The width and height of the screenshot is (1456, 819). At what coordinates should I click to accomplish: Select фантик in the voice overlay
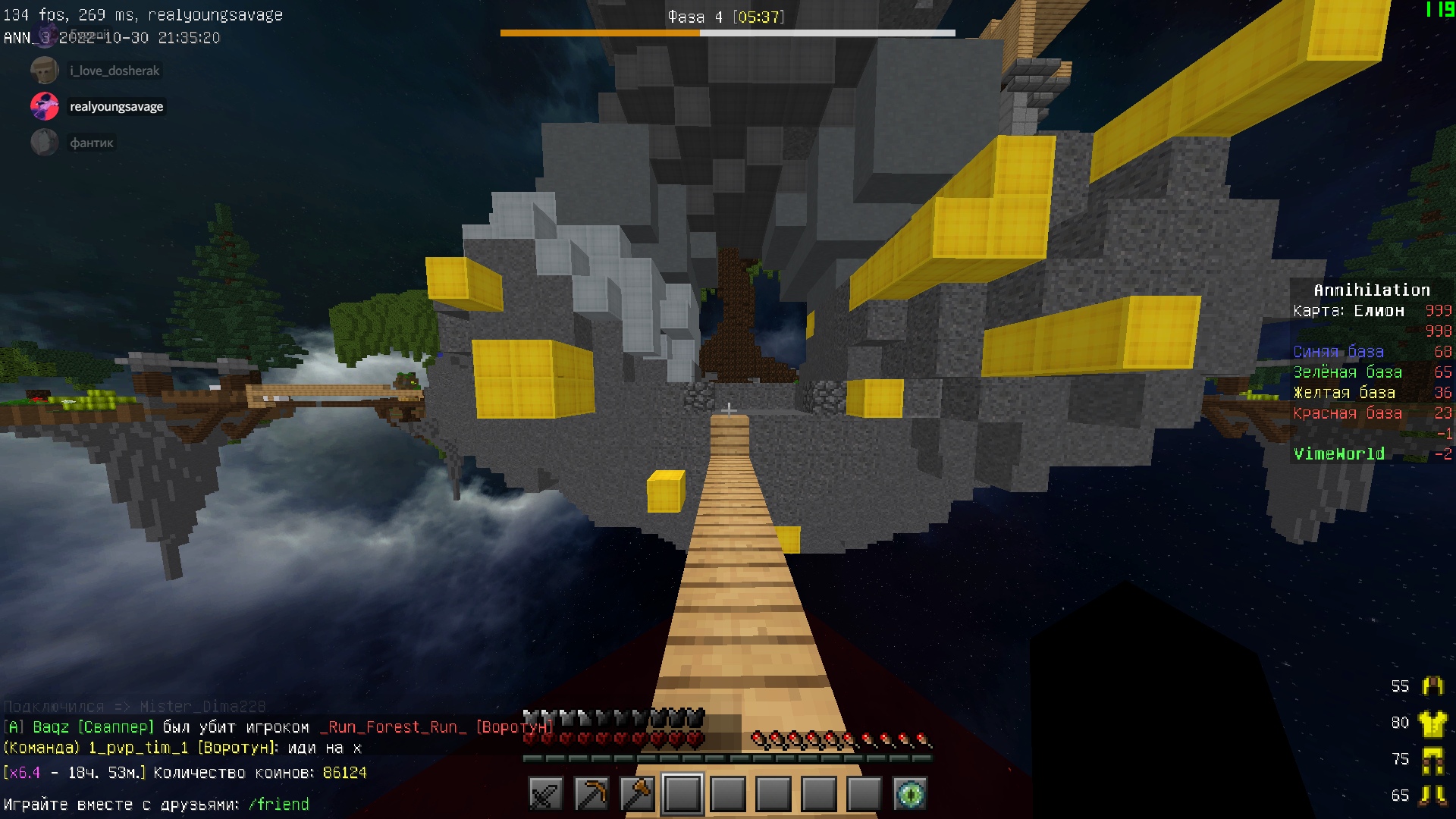pyautogui.click(x=91, y=143)
